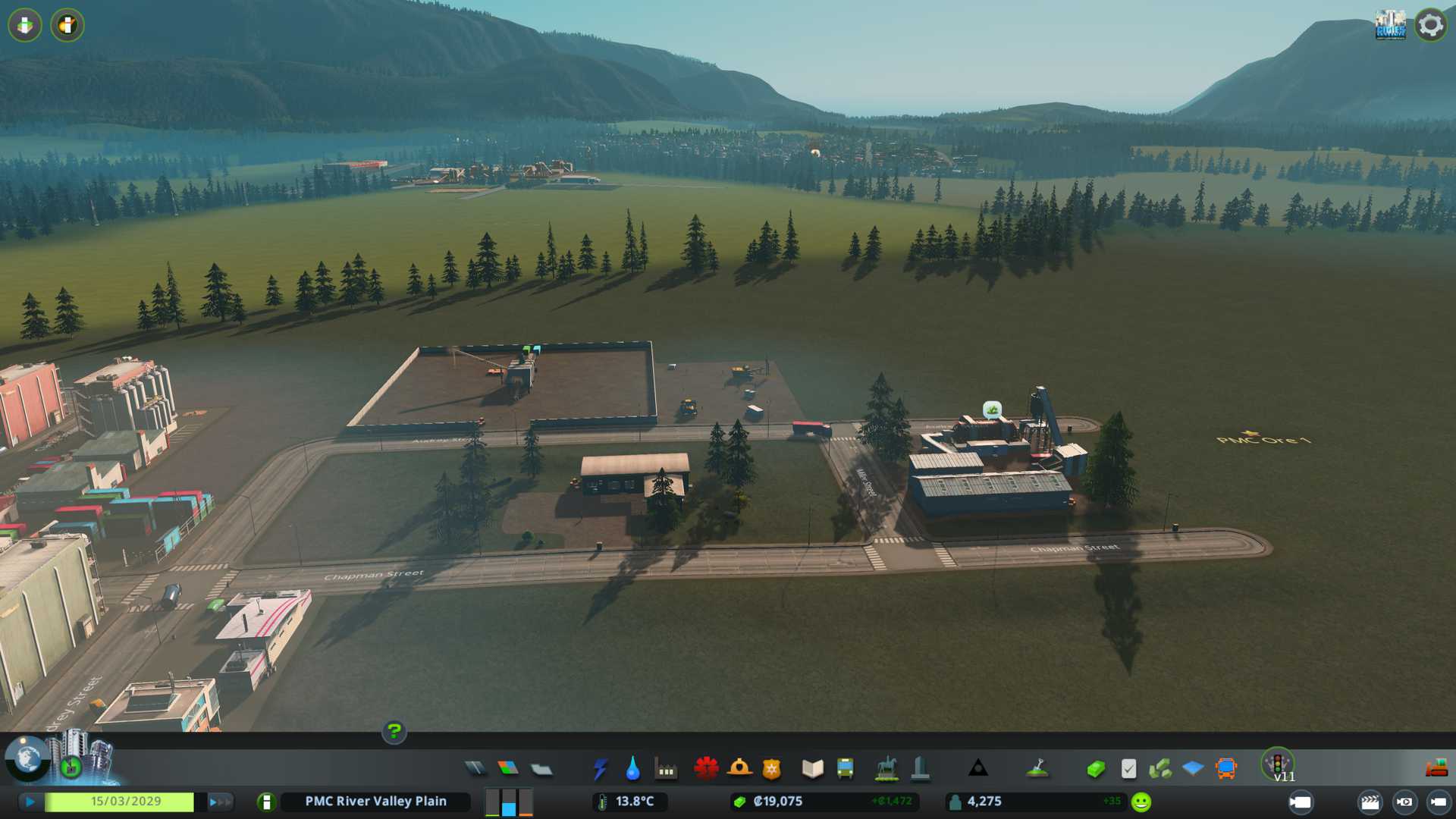The image size is (1456, 819).
Task: Open the traffic light mod button
Action: [1278, 763]
